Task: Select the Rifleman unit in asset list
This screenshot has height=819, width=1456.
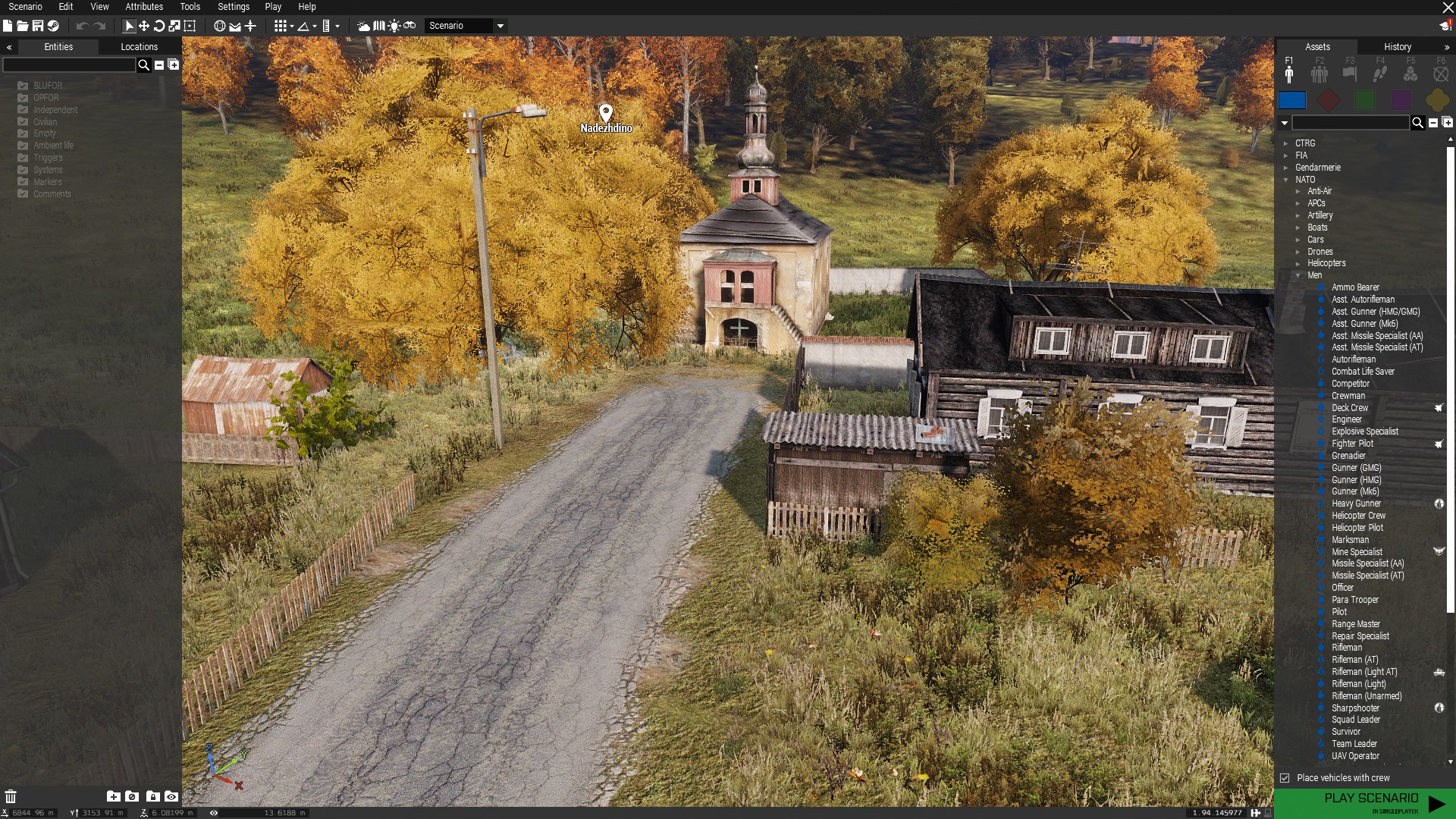Action: click(1347, 648)
